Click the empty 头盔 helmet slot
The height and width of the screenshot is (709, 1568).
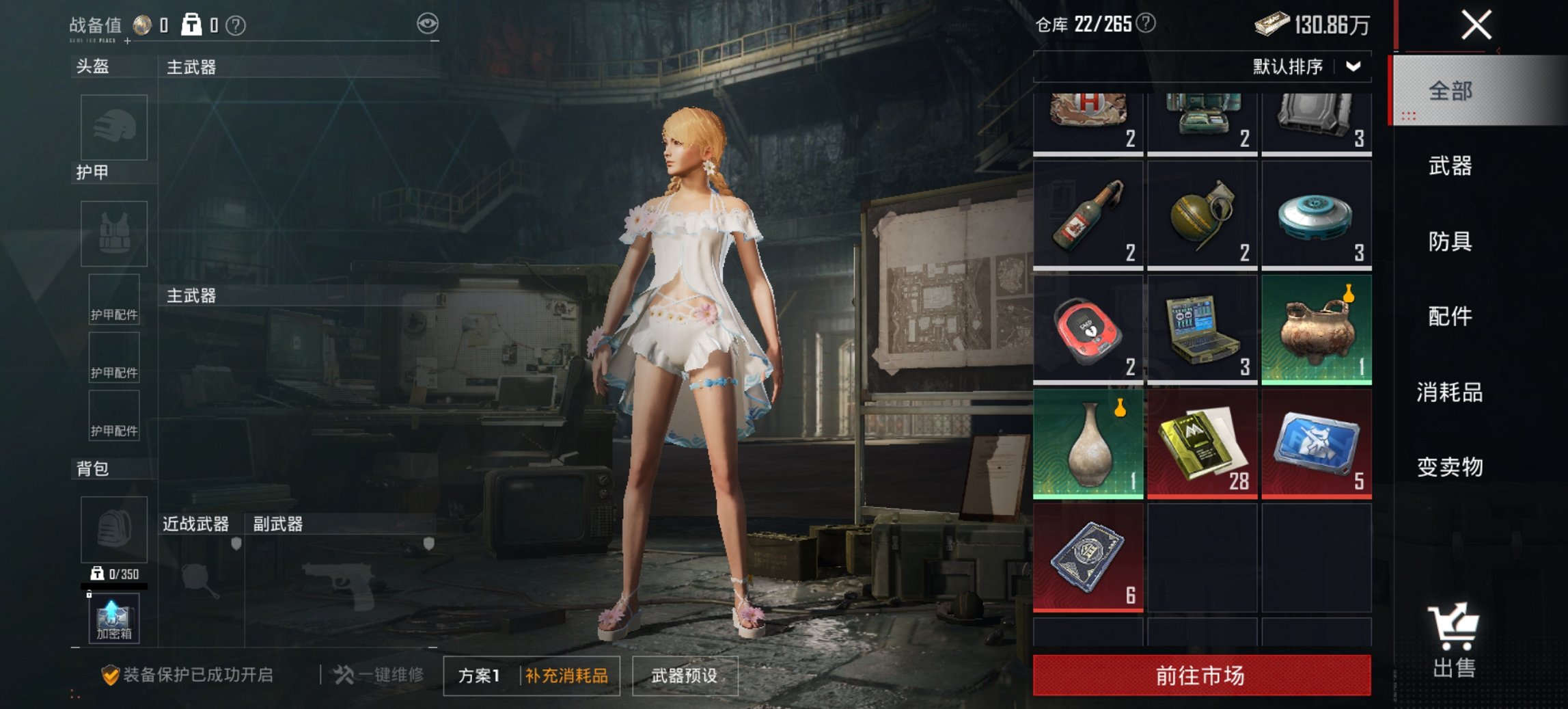click(113, 127)
